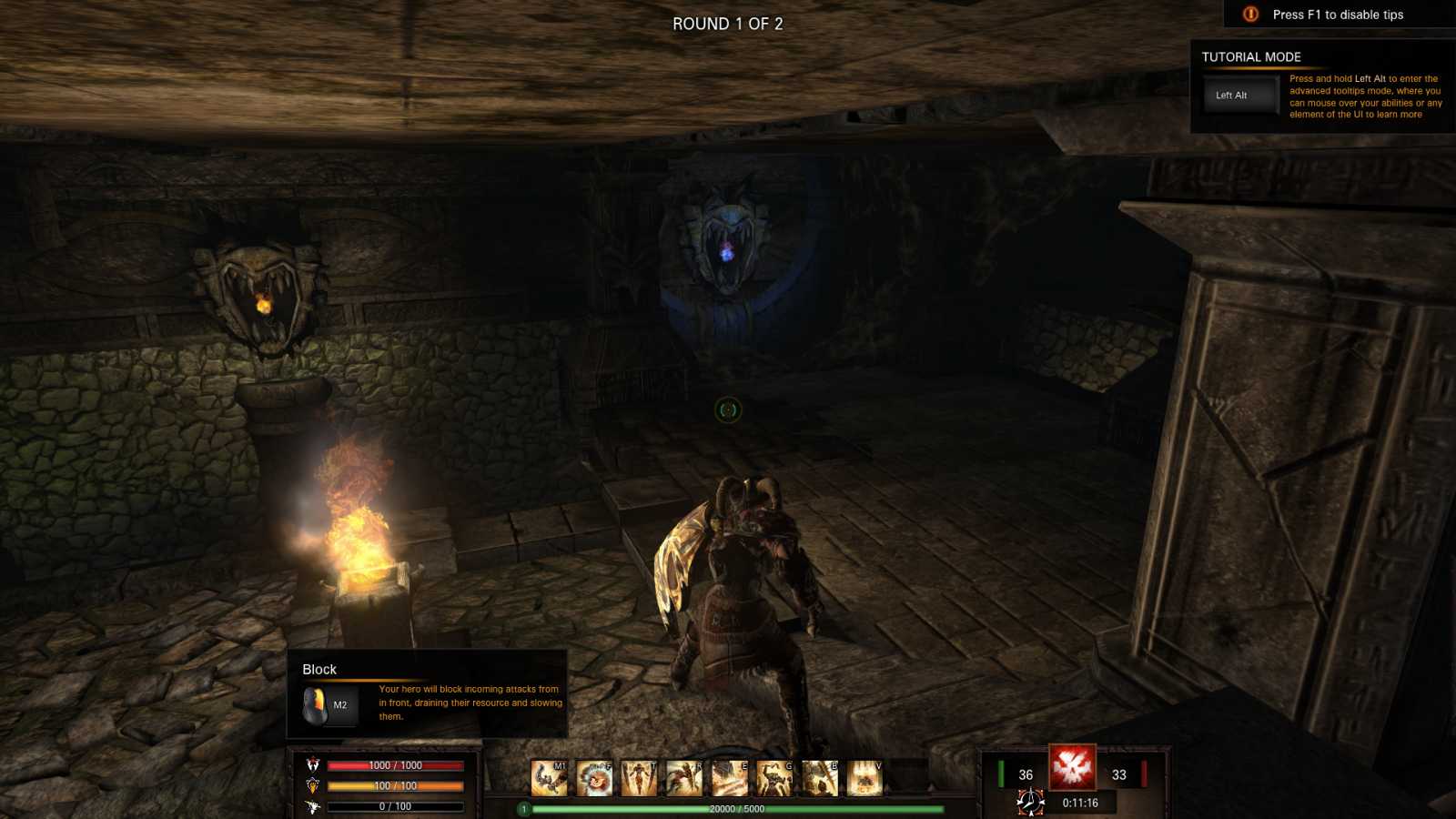The image size is (1456, 819).
Task: Click the G ability icon
Action: click(x=773, y=779)
